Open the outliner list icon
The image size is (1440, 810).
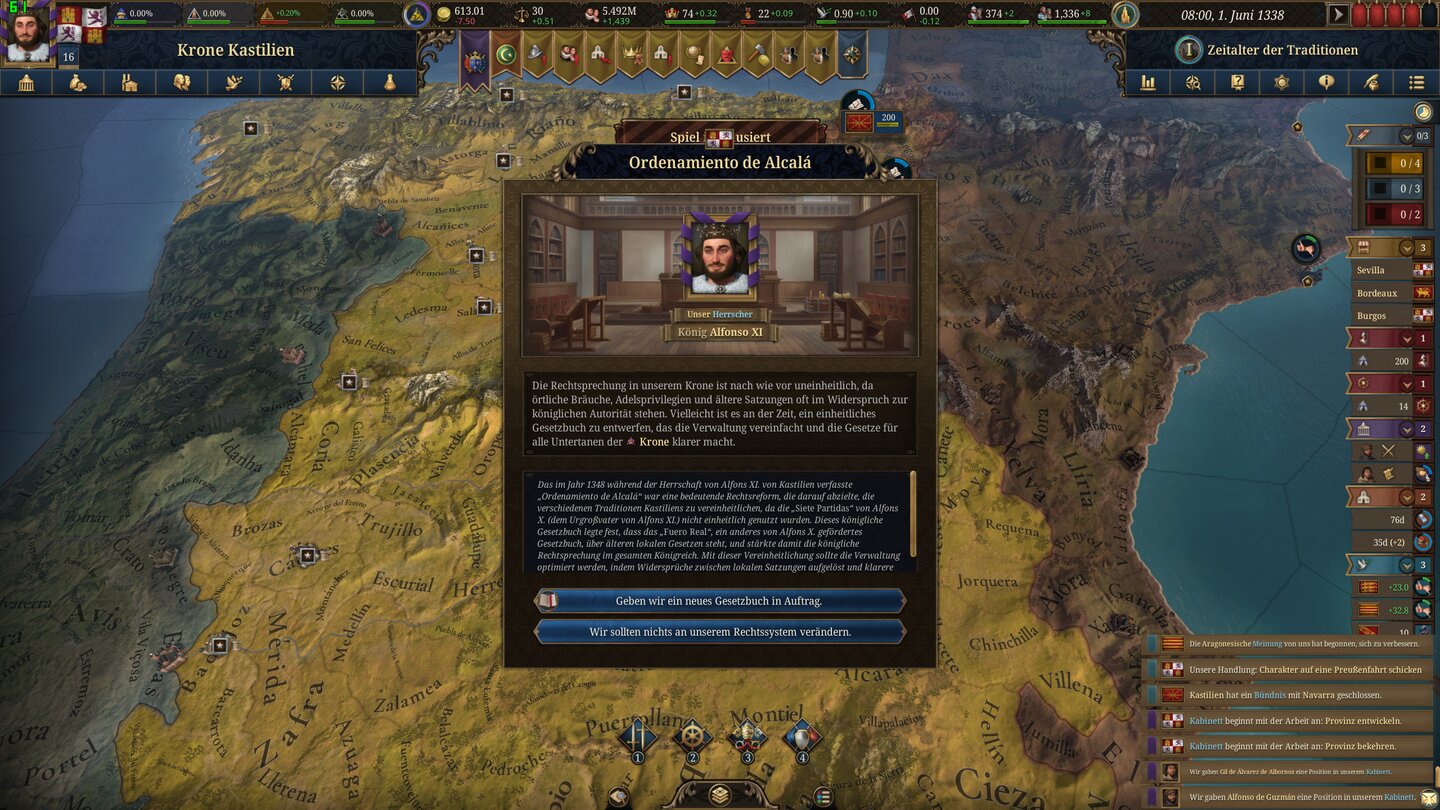[x=1418, y=83]
